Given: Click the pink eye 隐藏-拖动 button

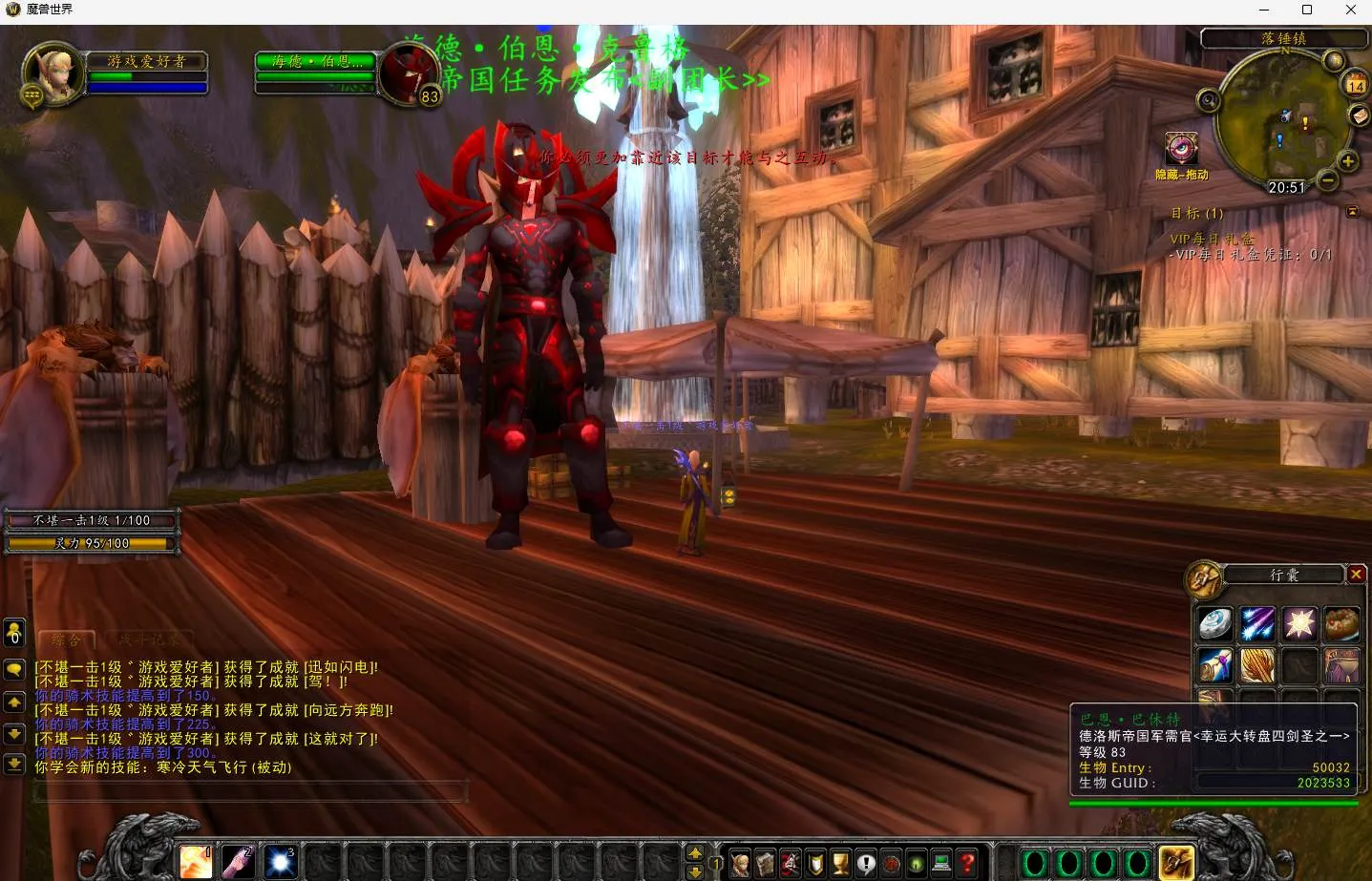Looking at the screenshot, I should coord(1181,150).
